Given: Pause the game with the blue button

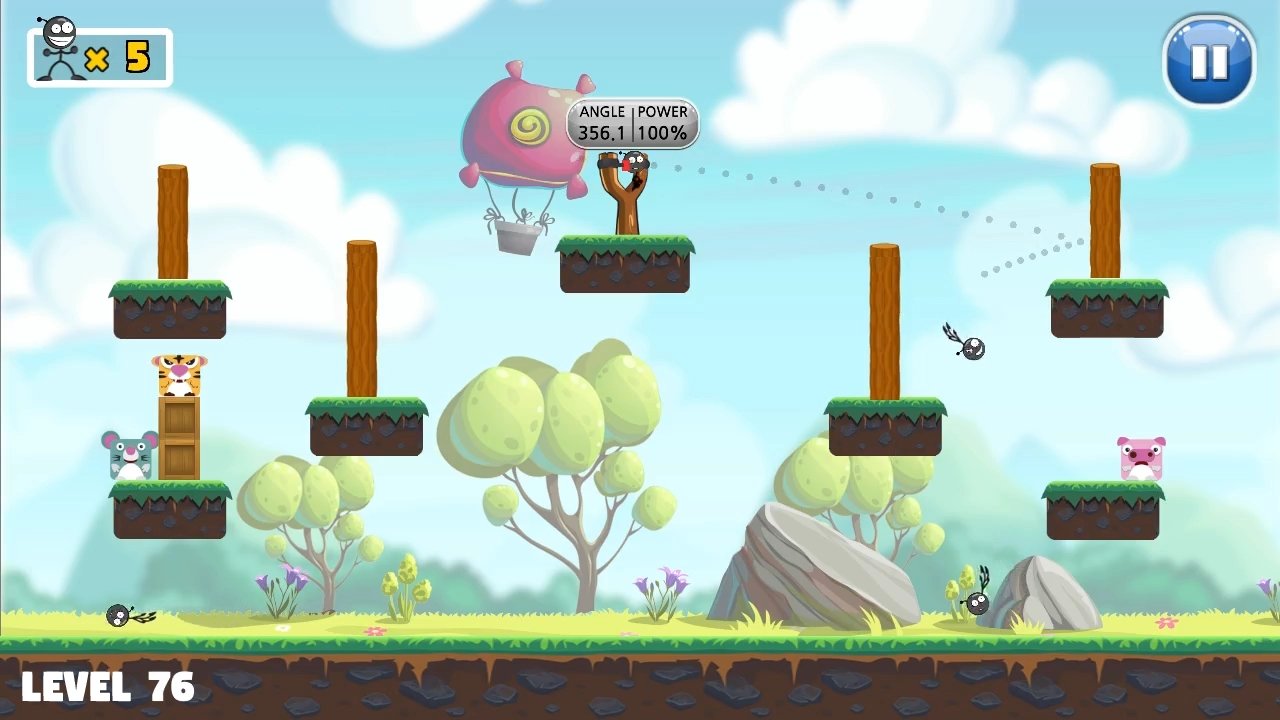Looking at the screenshot, I should 1209,61.
